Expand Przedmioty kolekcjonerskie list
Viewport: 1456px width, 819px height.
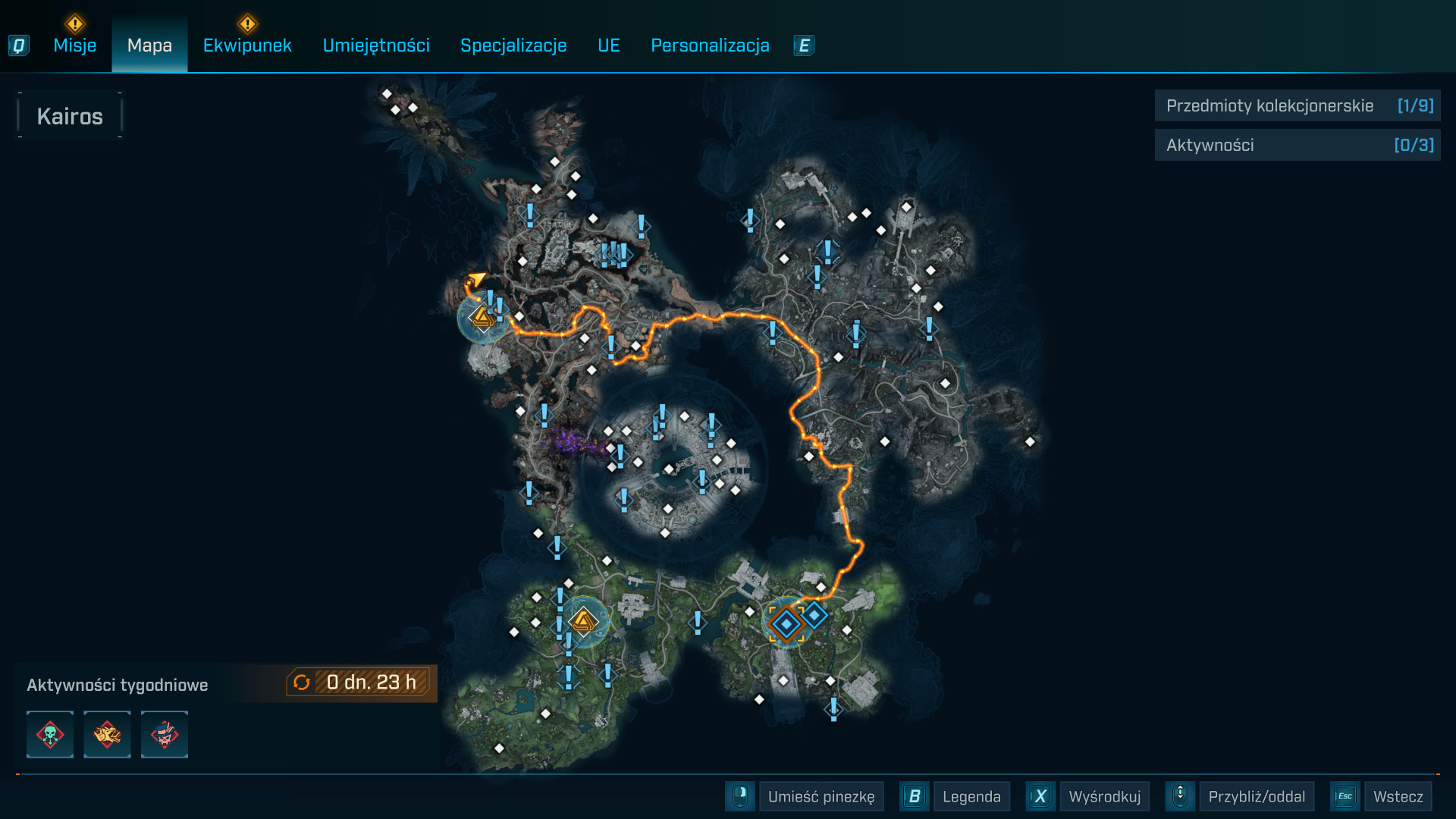[1297, 106]
